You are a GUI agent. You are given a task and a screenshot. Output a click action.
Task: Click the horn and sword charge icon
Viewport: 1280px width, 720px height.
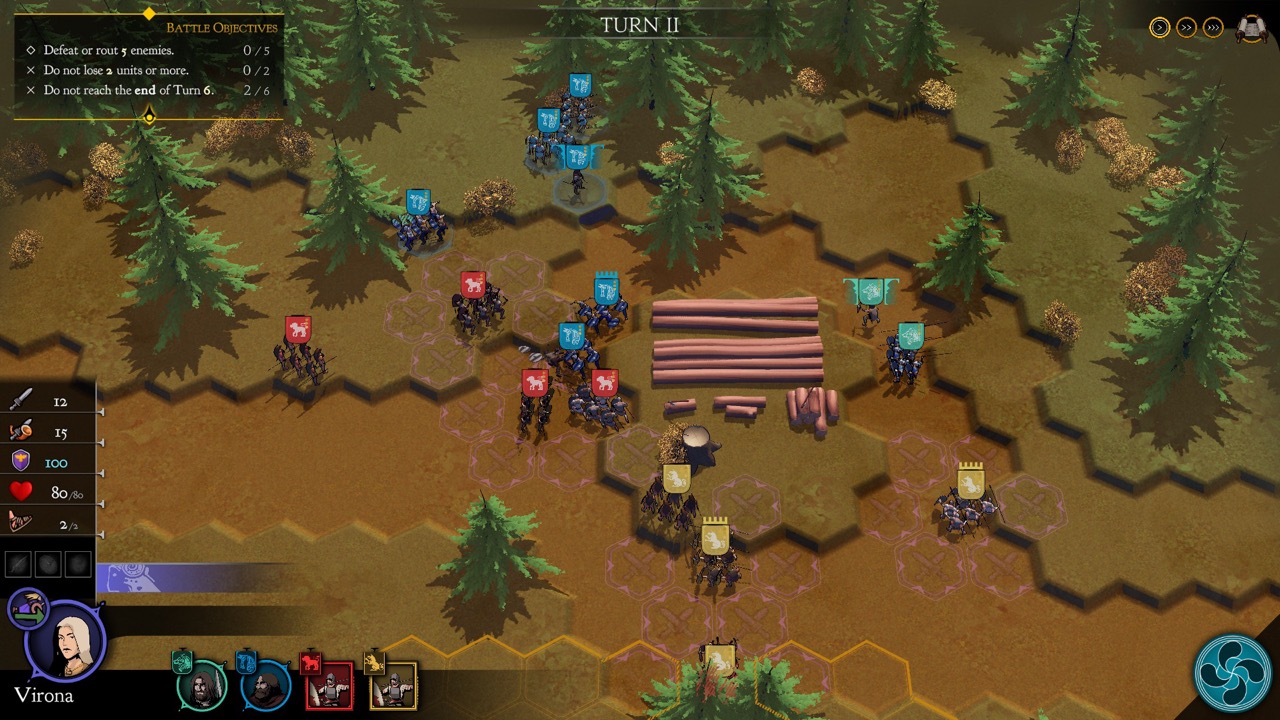pos(21,431)
